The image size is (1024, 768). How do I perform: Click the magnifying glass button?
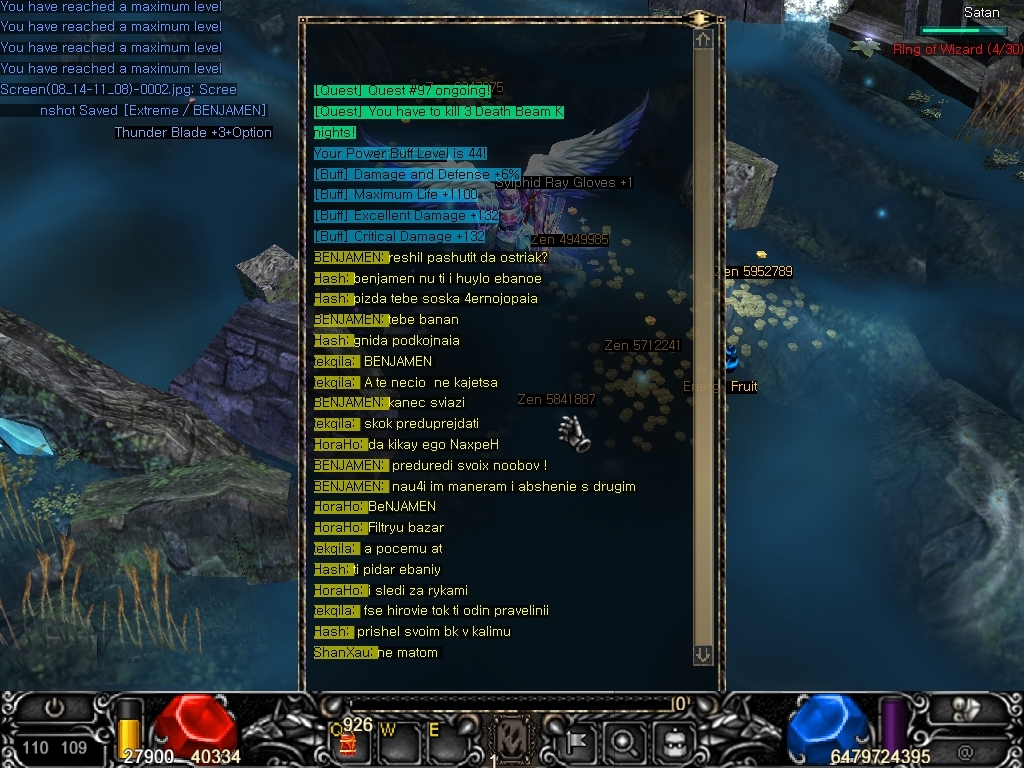(x=624, y=741)
